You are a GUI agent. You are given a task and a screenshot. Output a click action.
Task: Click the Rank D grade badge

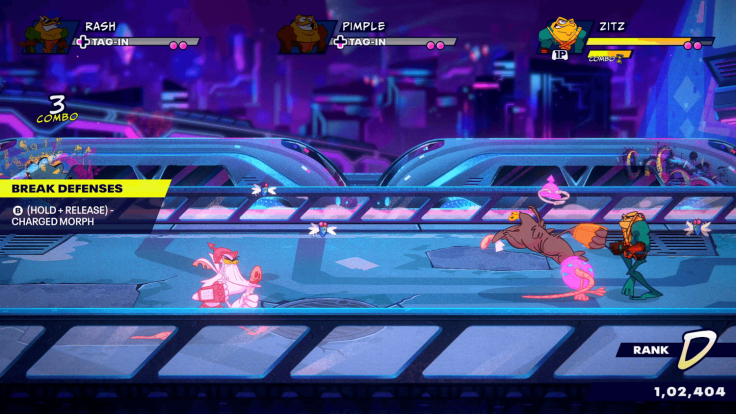(694, 350)
